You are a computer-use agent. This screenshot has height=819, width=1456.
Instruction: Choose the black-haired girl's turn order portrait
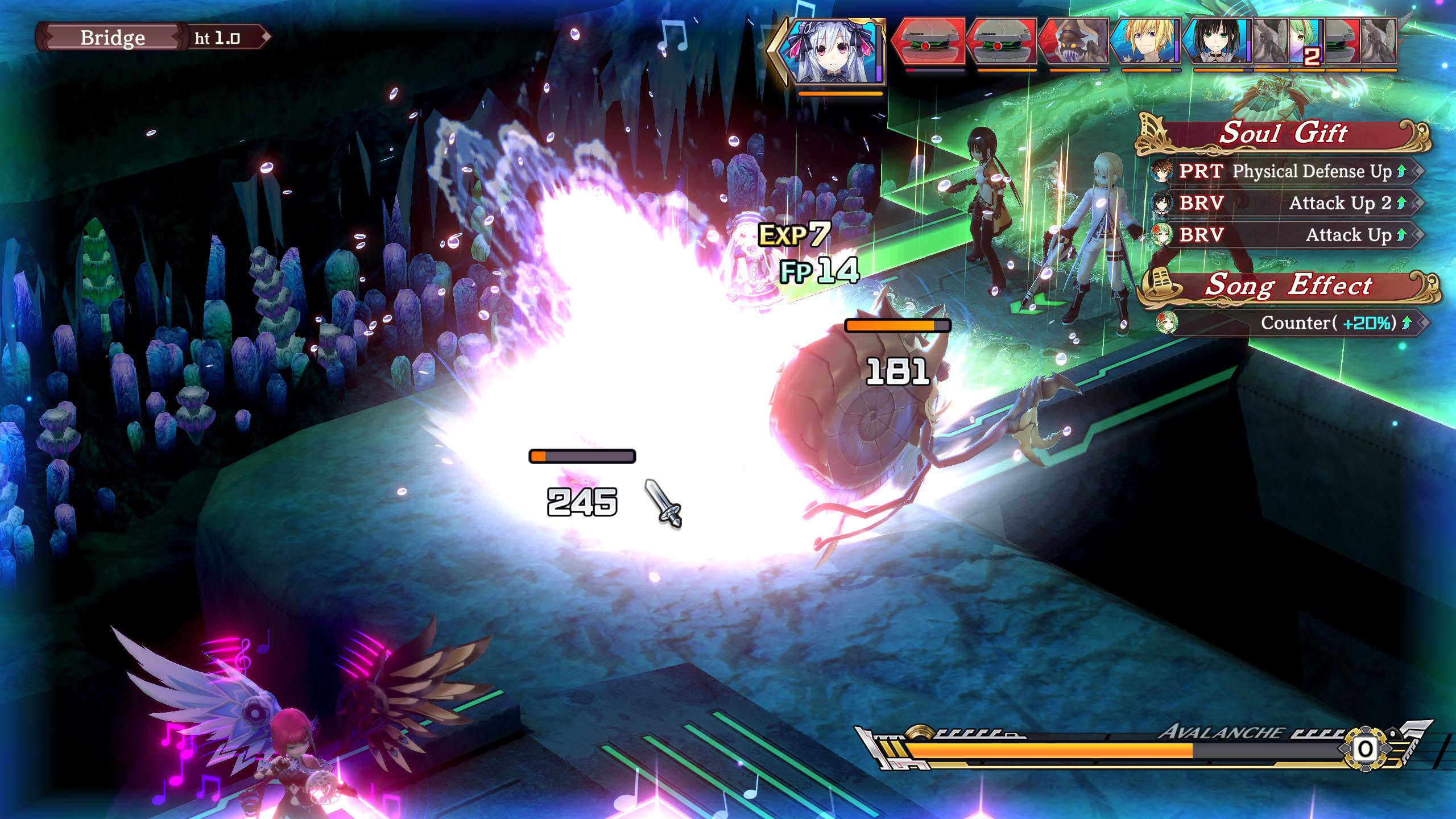tap(1217, 41)
